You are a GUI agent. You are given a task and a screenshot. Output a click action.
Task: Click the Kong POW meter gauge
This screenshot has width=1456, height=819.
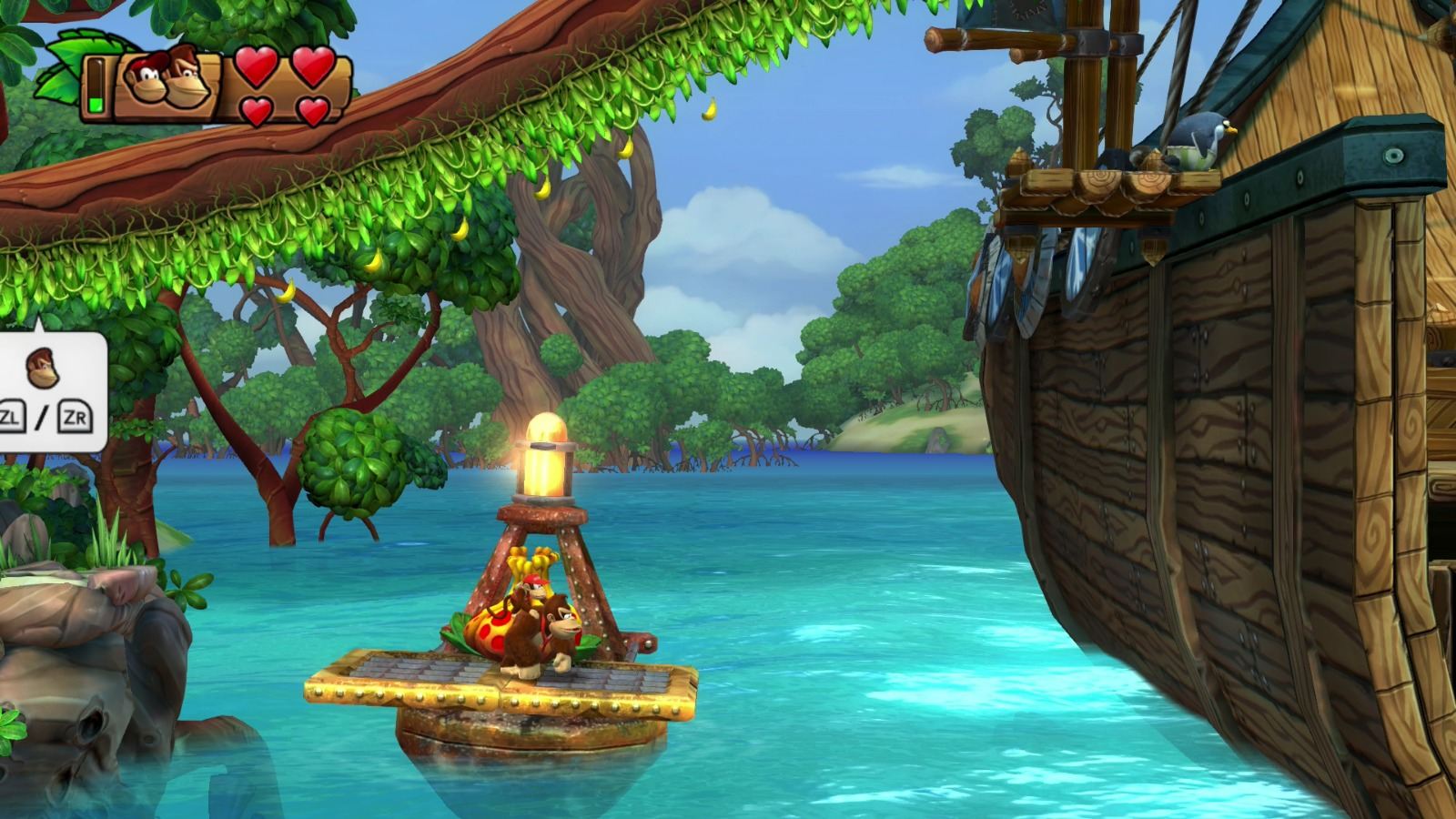click(x=95, y=86)
